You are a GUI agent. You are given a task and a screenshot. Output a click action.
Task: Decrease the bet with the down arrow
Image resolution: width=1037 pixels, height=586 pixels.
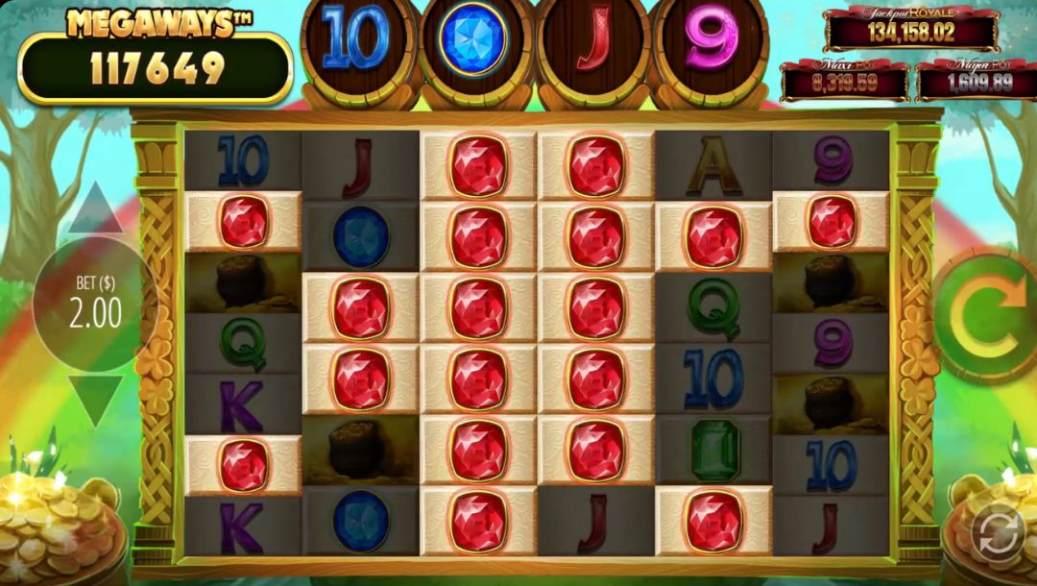95,398
